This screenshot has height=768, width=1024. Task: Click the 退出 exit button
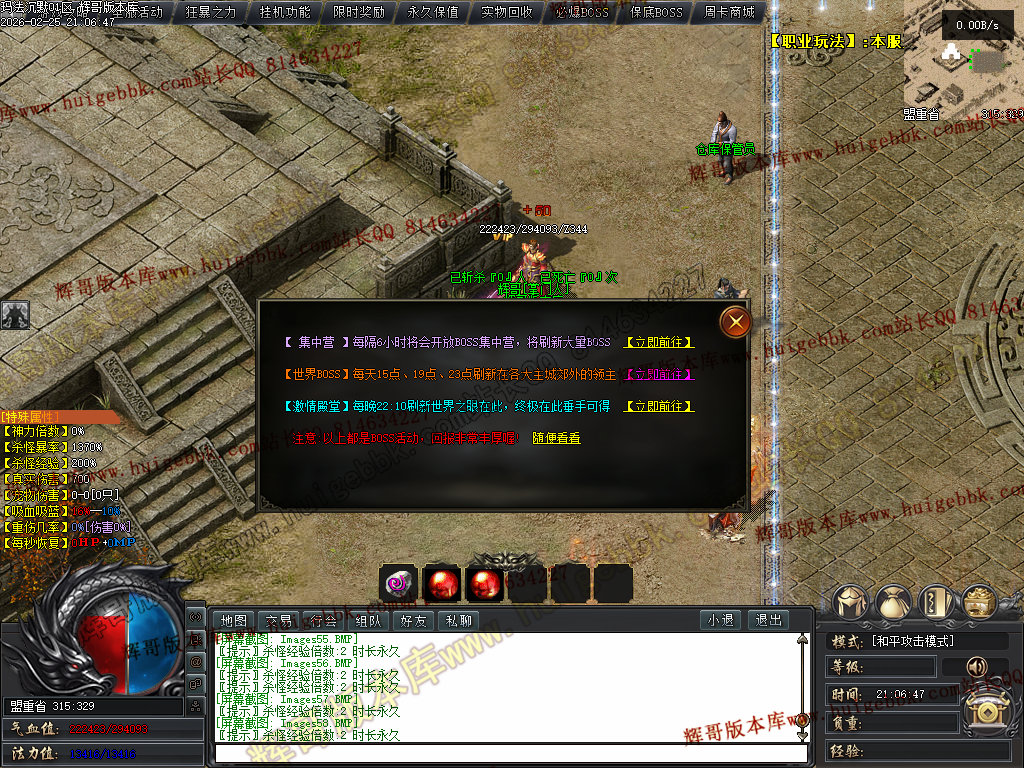click(x=768, y=620)
